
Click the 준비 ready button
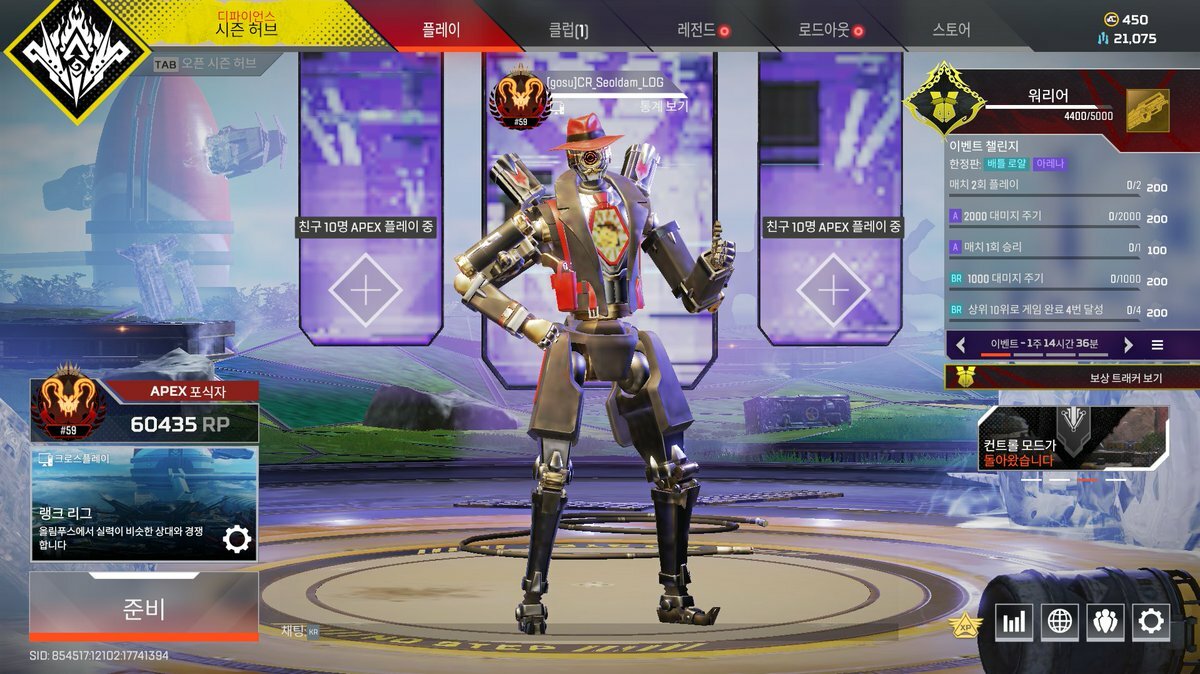click(144, 607)
